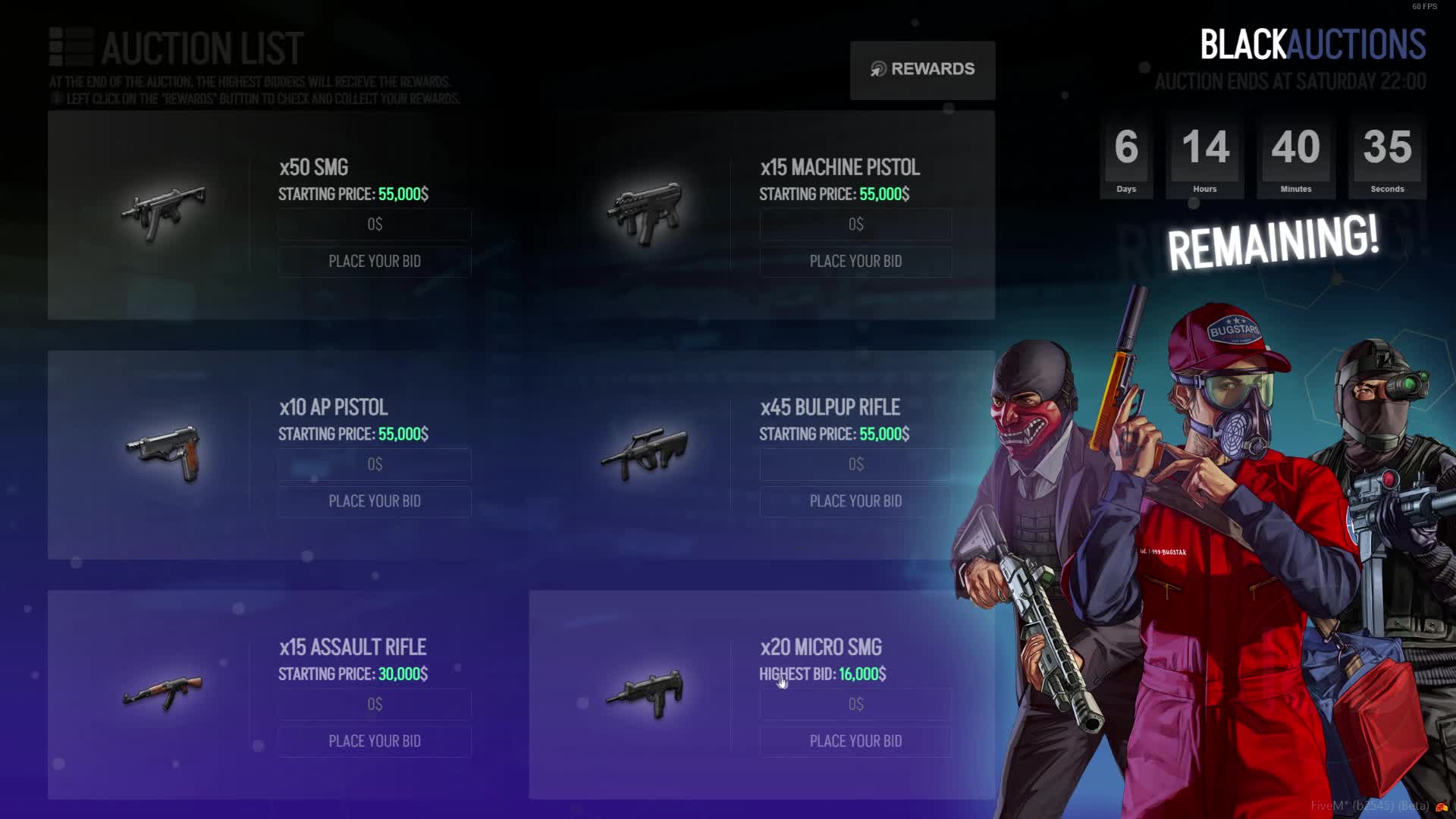Click the x50 SMG bid amount field
Viewport: 1456px width, 819px height.
tap(375, 224)
